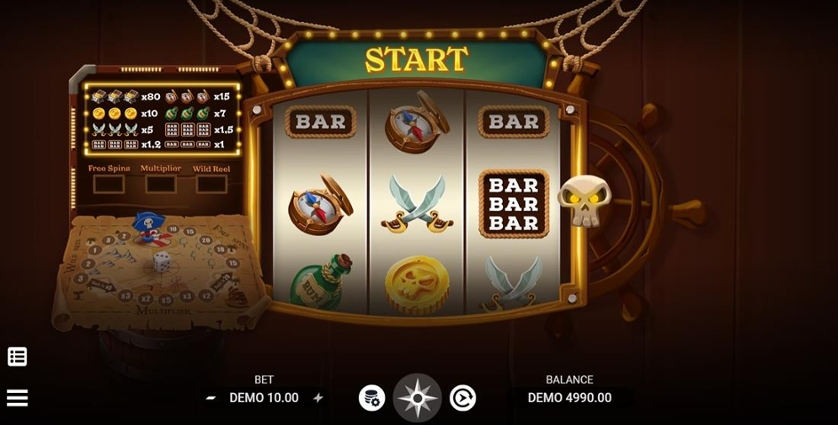Open the hamburger menu
This screenshot has height=425, width=838.
(17, 398)
